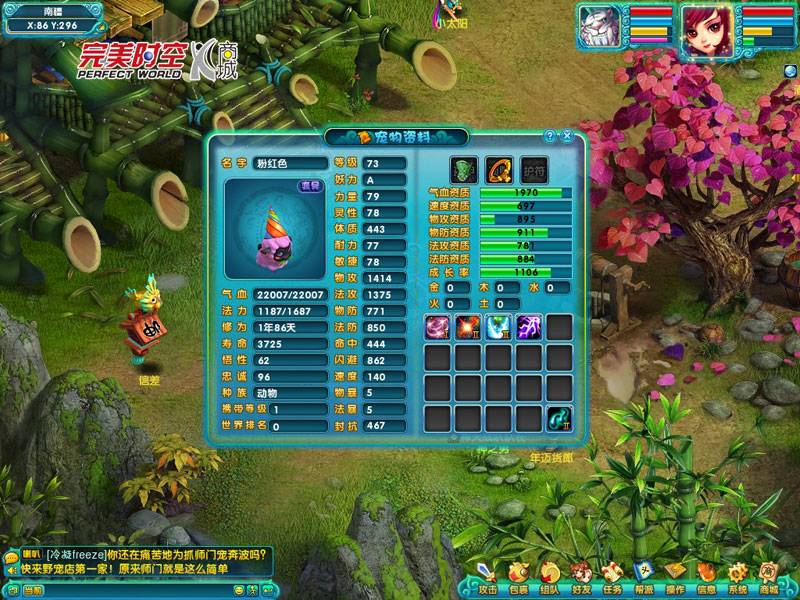The image size is (800, 600).
Task: Select the red explosion pet skill
Action: point(469,327)
